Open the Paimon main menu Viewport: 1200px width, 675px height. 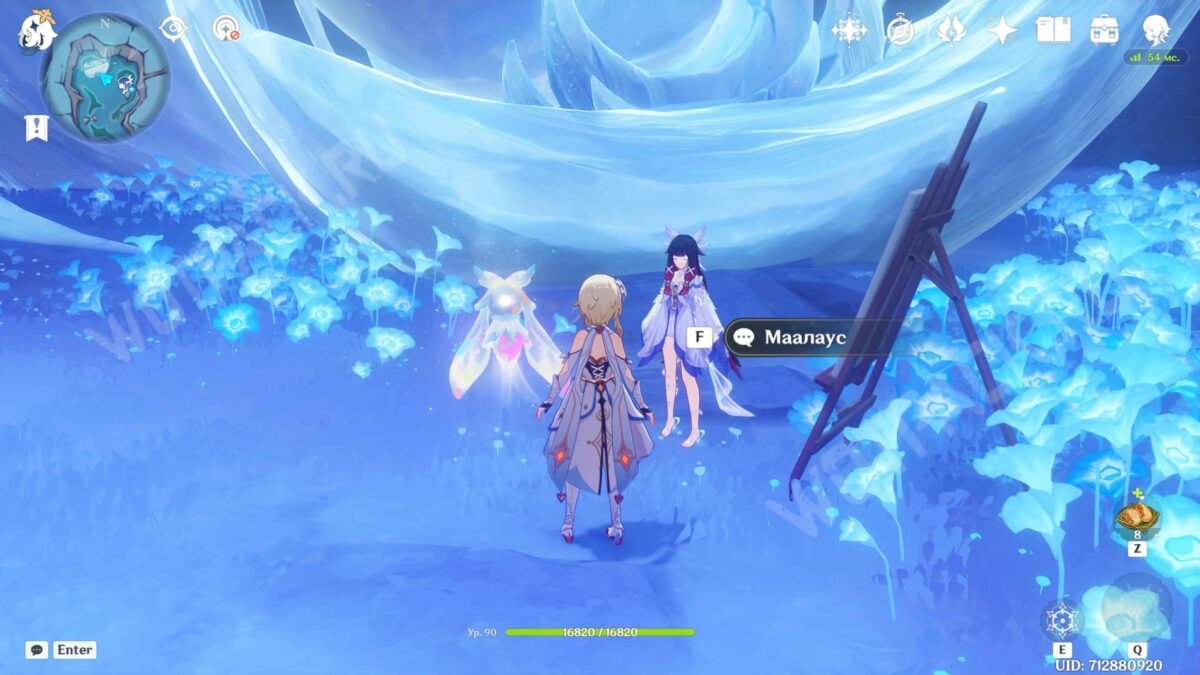click(x=36, y=32)
